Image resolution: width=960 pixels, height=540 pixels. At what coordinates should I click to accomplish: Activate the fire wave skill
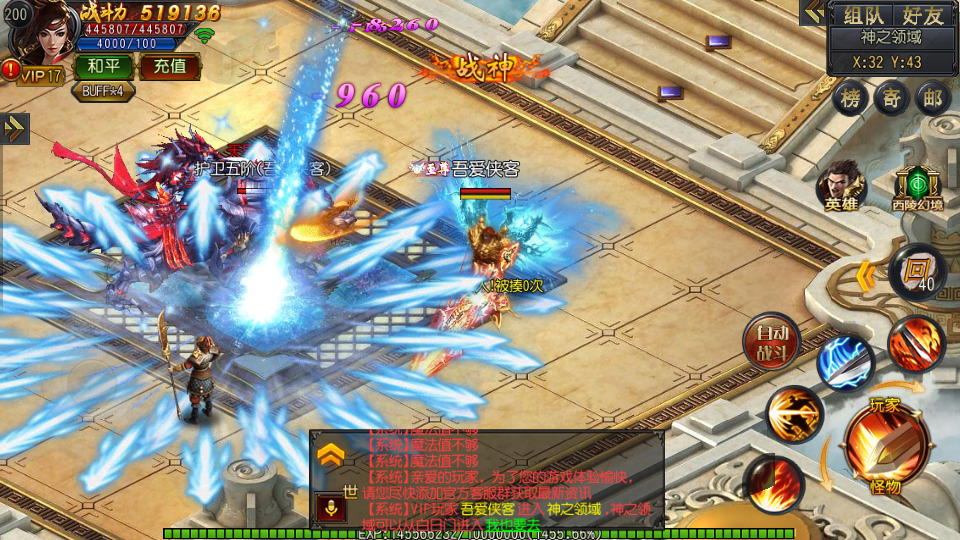click(x=772, y=482)
